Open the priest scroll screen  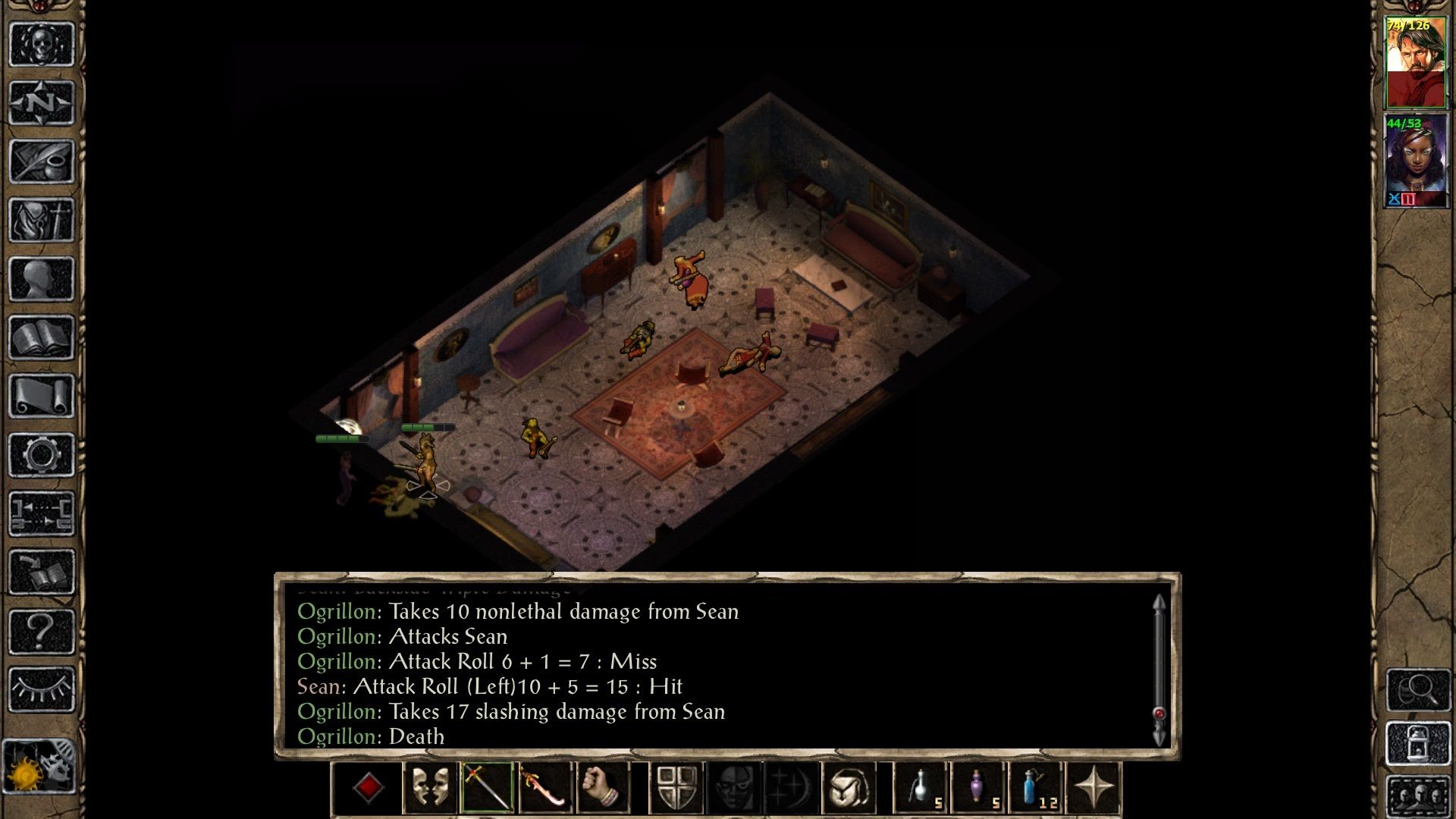point(42,396)
